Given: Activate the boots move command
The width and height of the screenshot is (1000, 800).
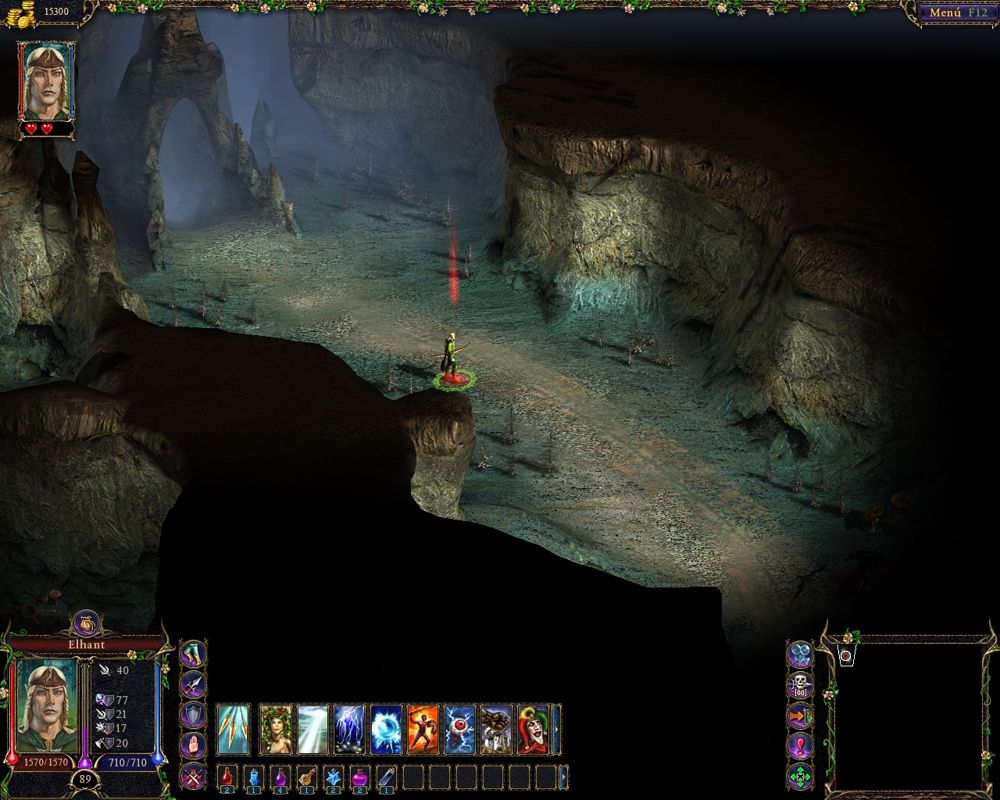Looking at the screenshot, I should [x=193, y=656].
